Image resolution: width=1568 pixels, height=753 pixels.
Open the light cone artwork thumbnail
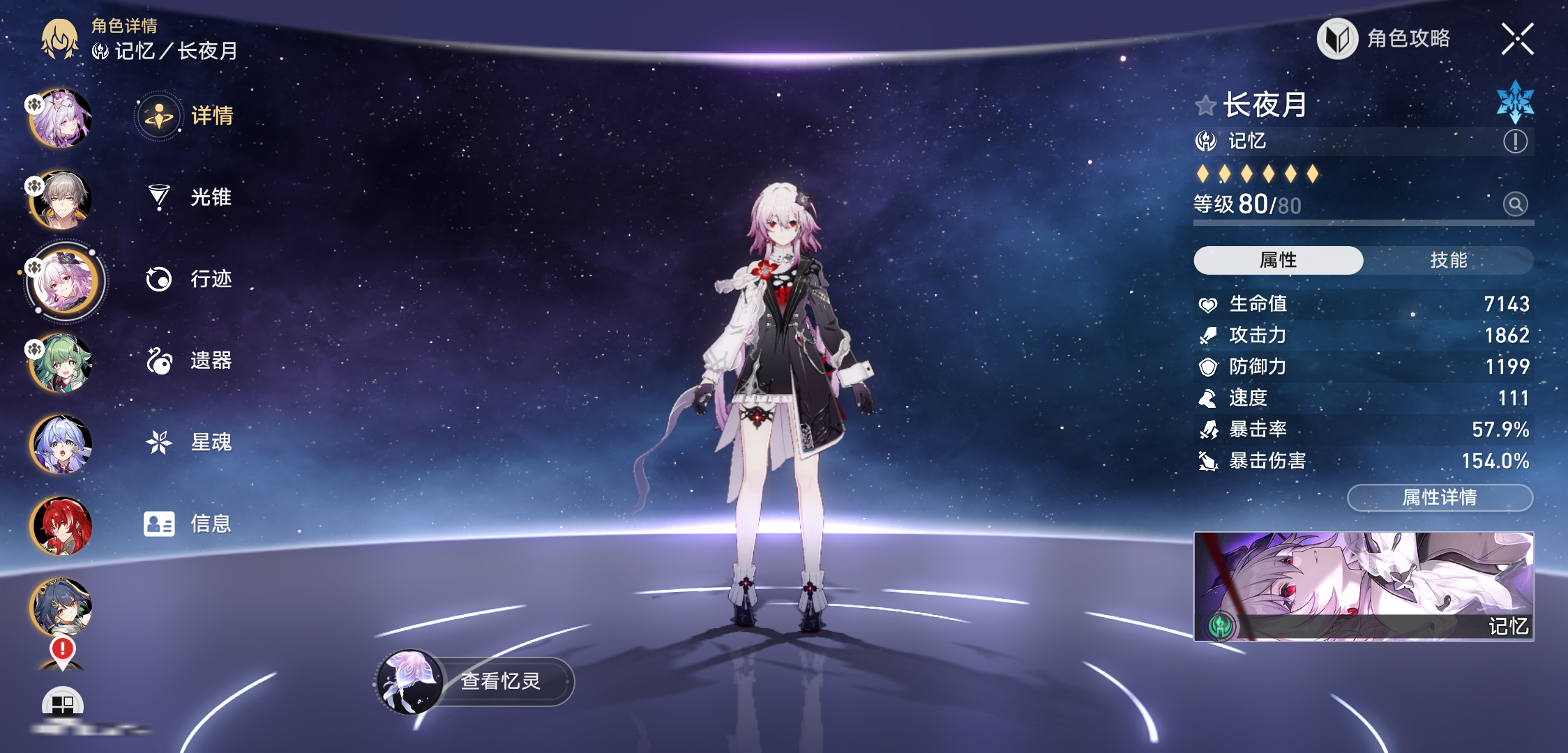tap(1363, 586)
